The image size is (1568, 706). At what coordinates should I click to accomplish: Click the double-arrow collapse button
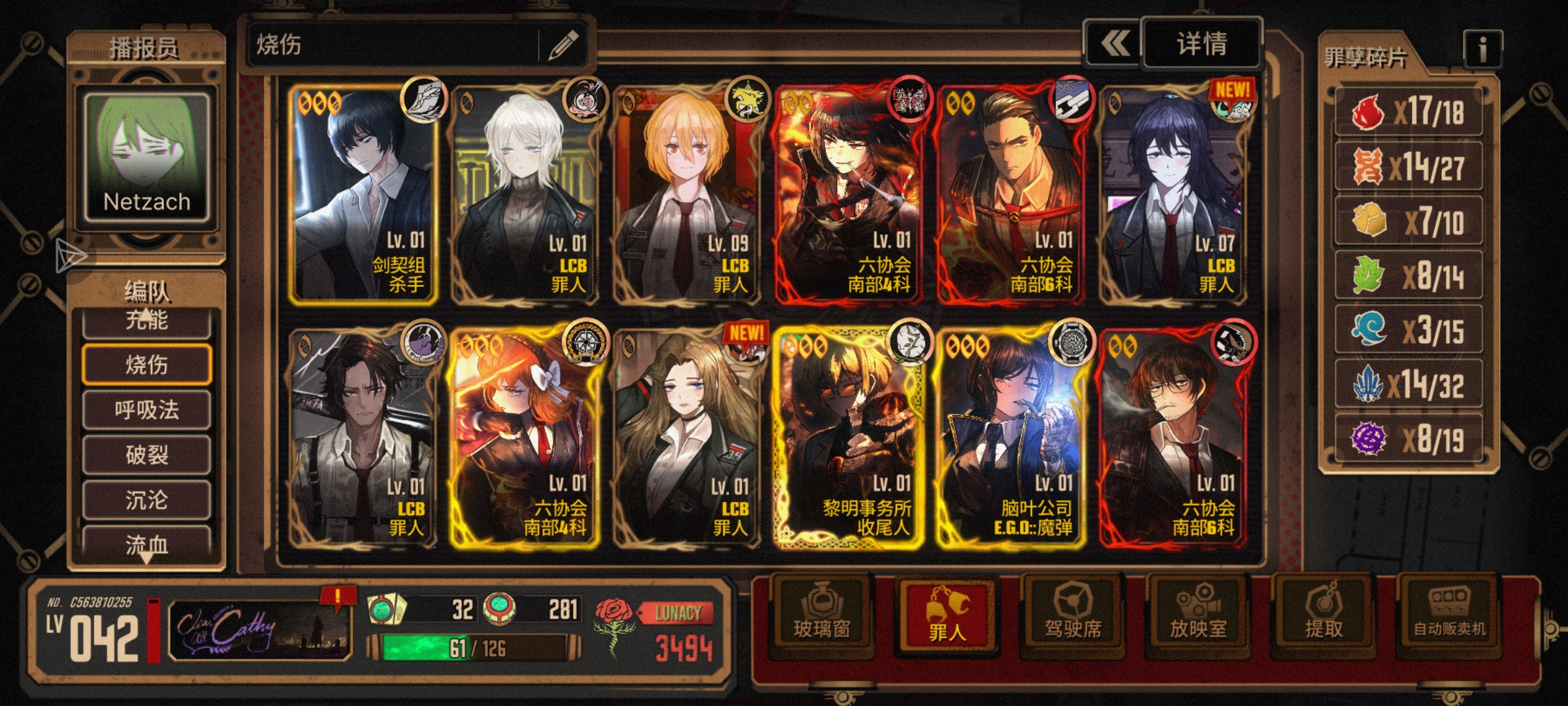pos(1113,44)
